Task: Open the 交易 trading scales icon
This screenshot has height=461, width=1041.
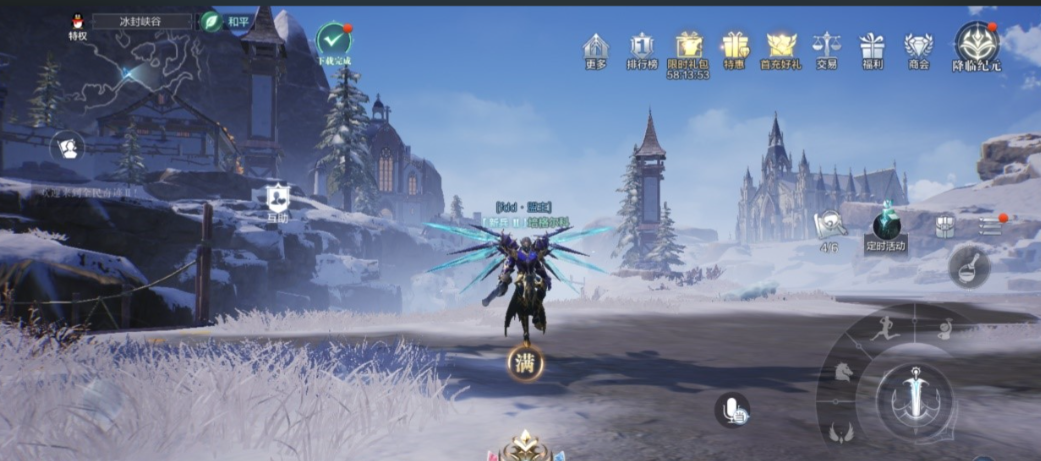Action: pos(826,48)
